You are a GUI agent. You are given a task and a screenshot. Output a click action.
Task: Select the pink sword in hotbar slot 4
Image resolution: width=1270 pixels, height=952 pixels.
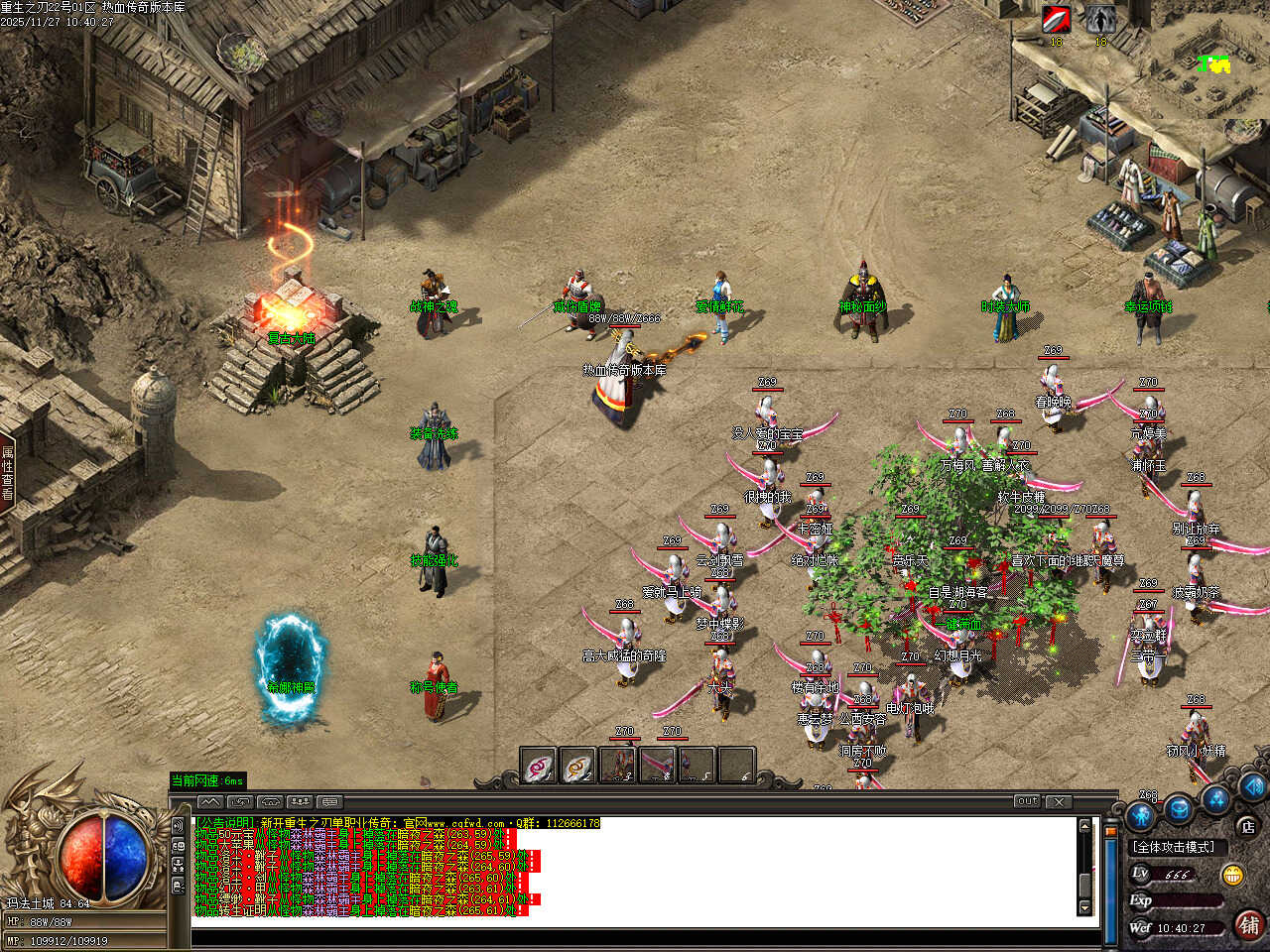(x=658, y=766)
